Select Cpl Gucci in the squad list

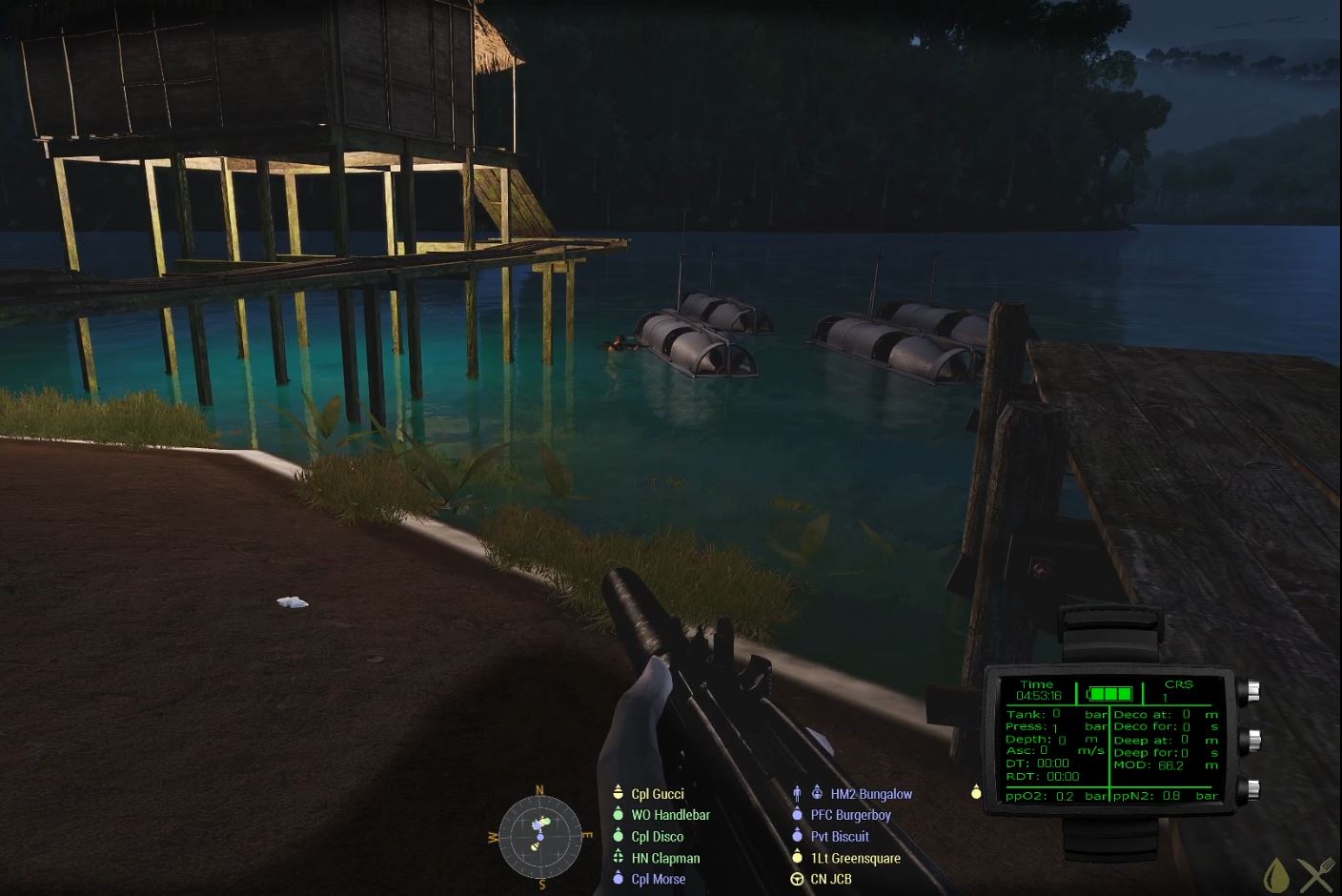(x=657, y=794)
